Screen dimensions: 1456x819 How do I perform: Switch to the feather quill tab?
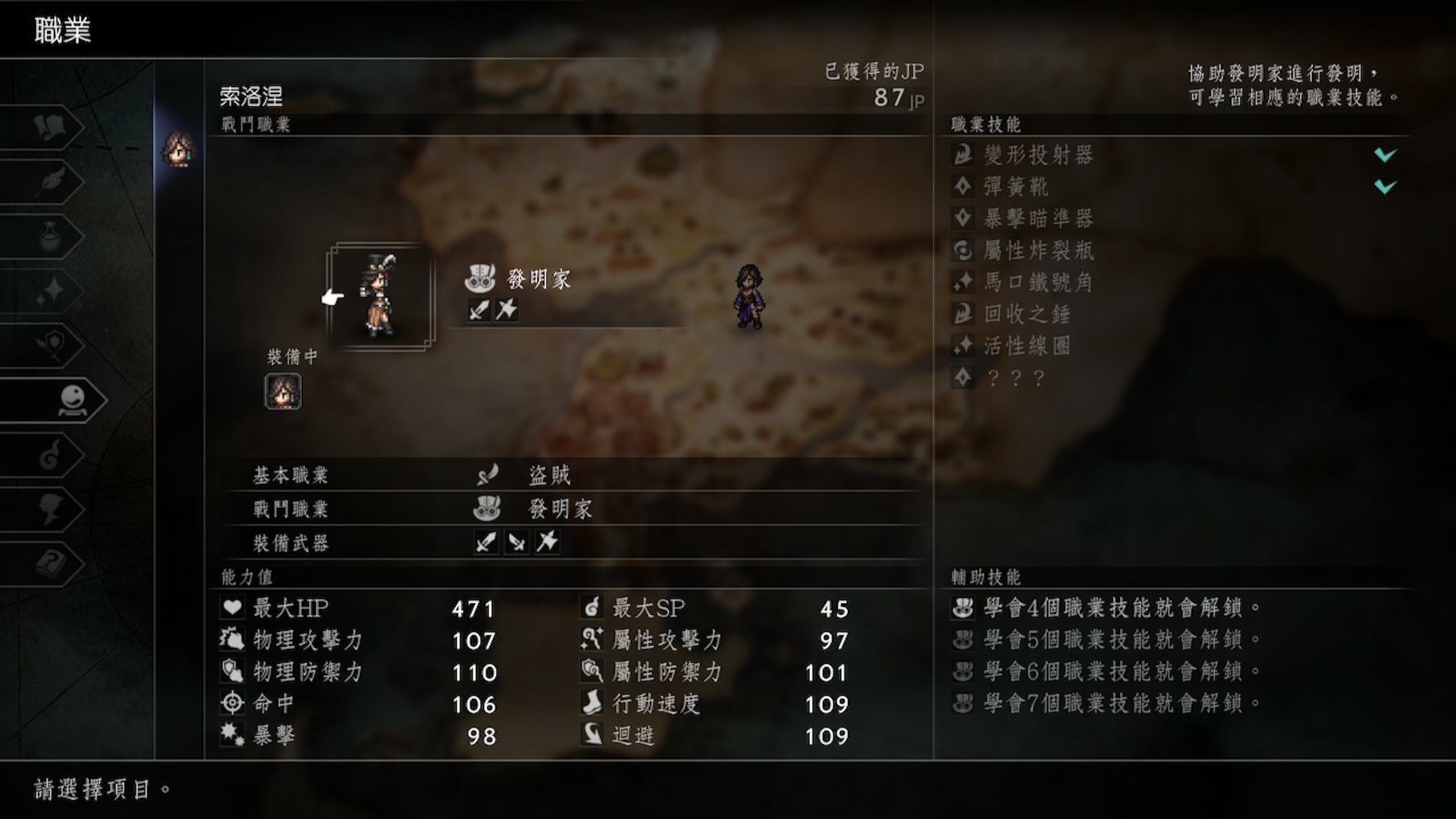point(51,181)
